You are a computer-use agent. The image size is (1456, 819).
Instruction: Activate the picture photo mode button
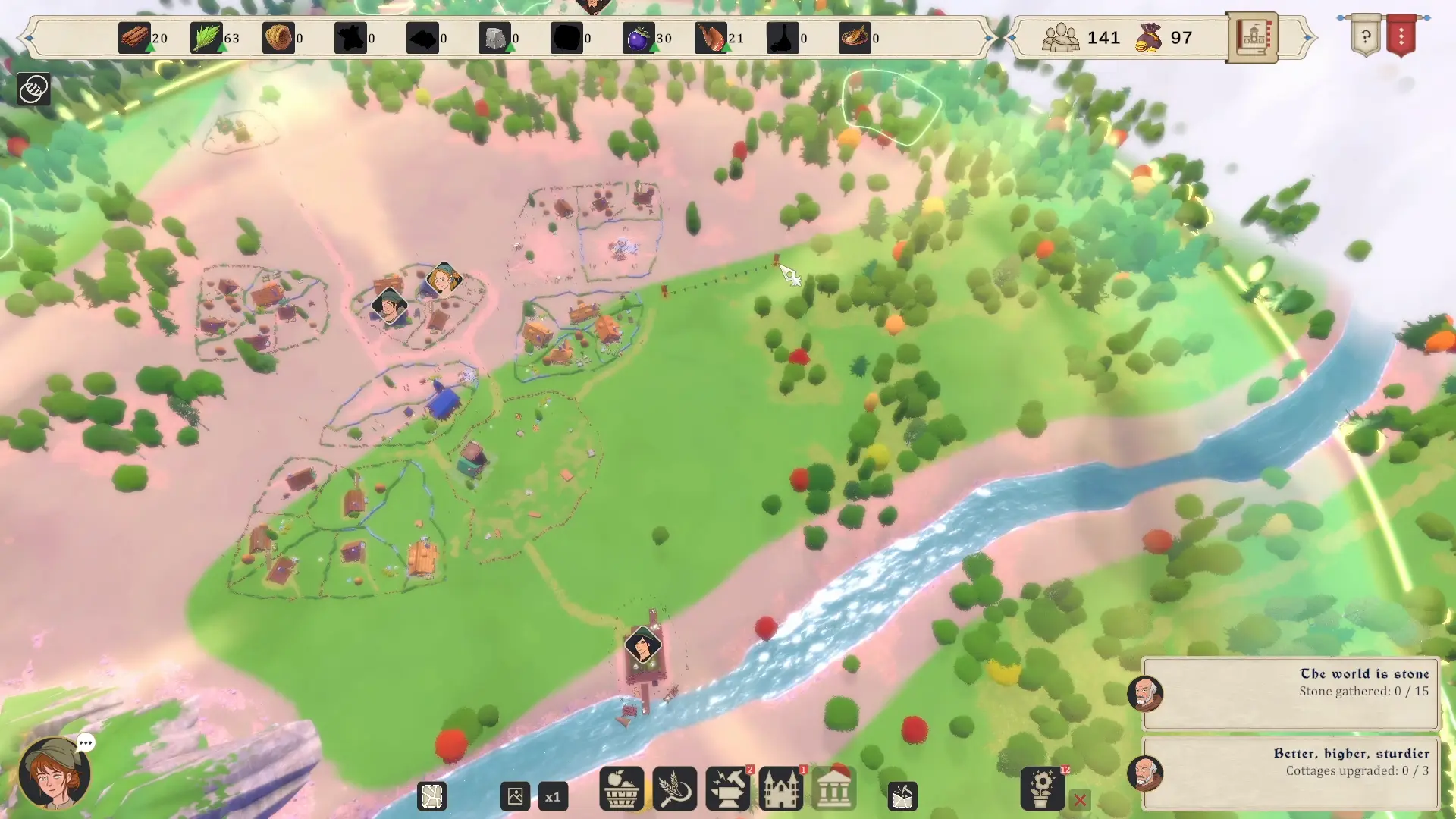(515, 796)
